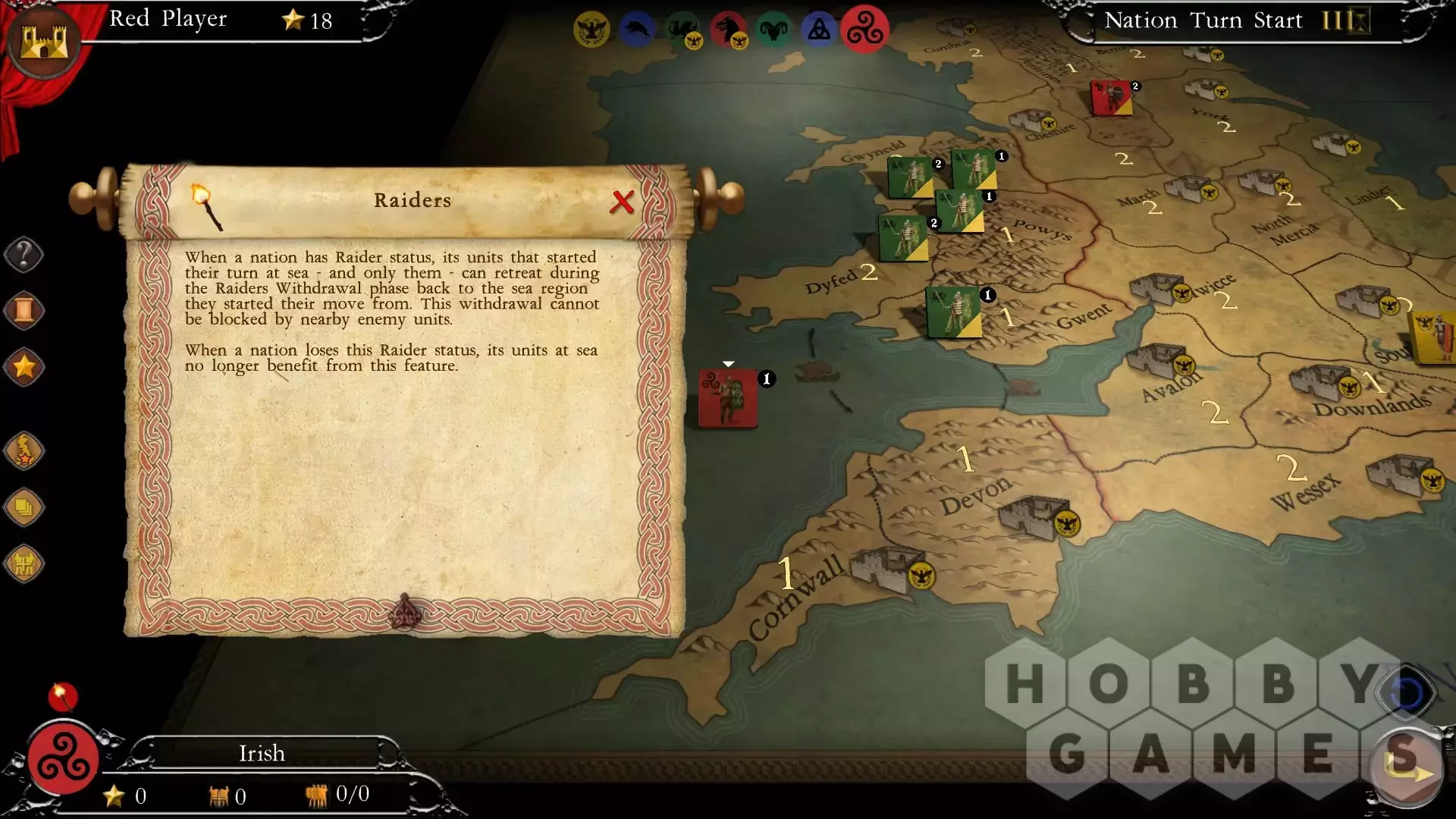Select the blue triquetra nation emblem
Screen dimensions: 1456x819
point(819,30)
